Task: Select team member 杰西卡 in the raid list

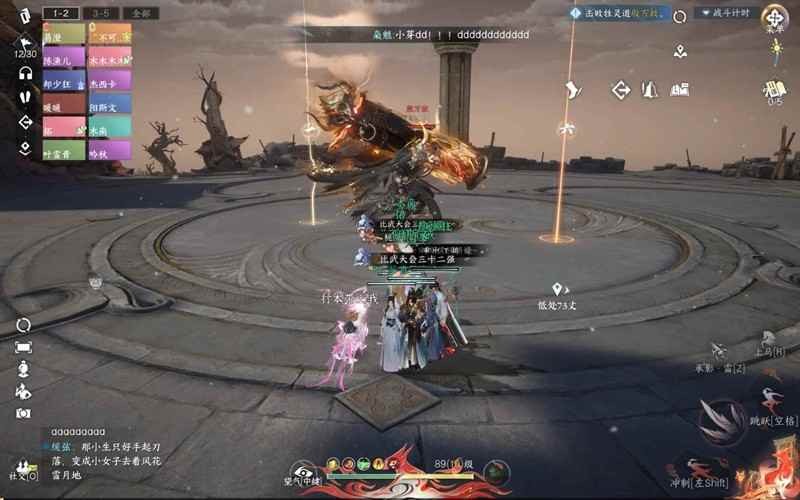Action: point(109,81)
